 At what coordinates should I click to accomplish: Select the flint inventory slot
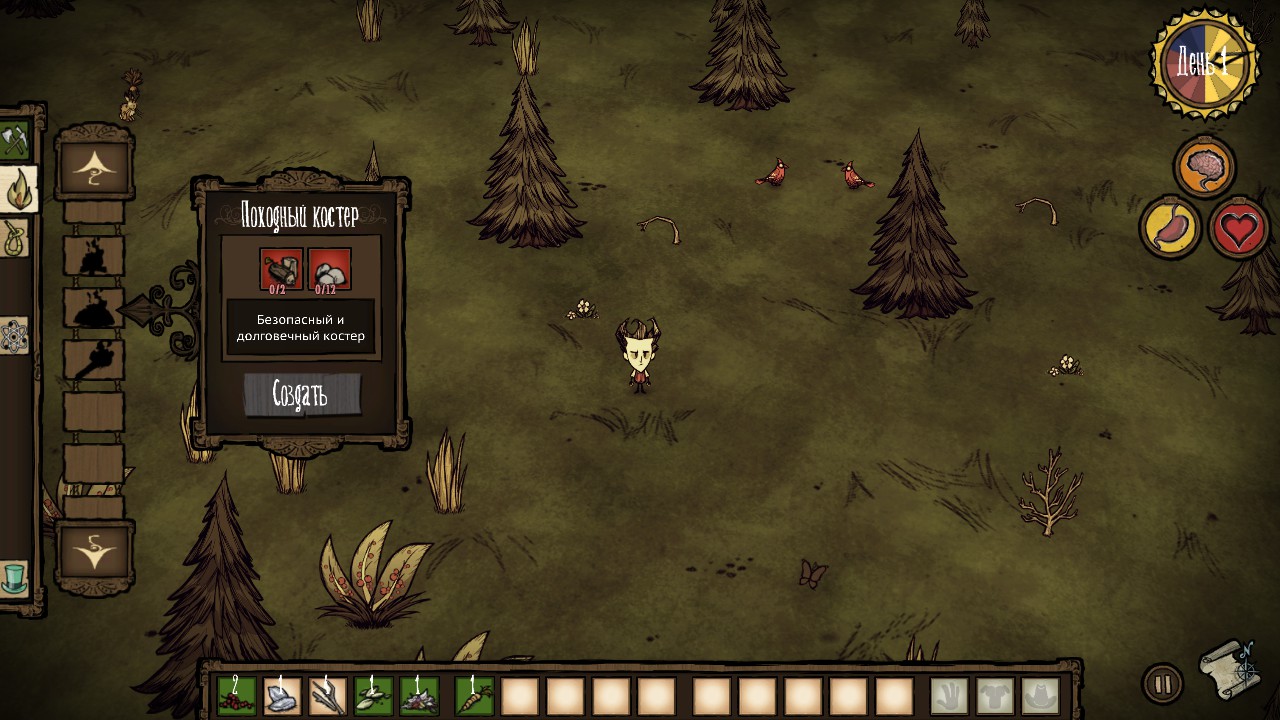[282, 696]
